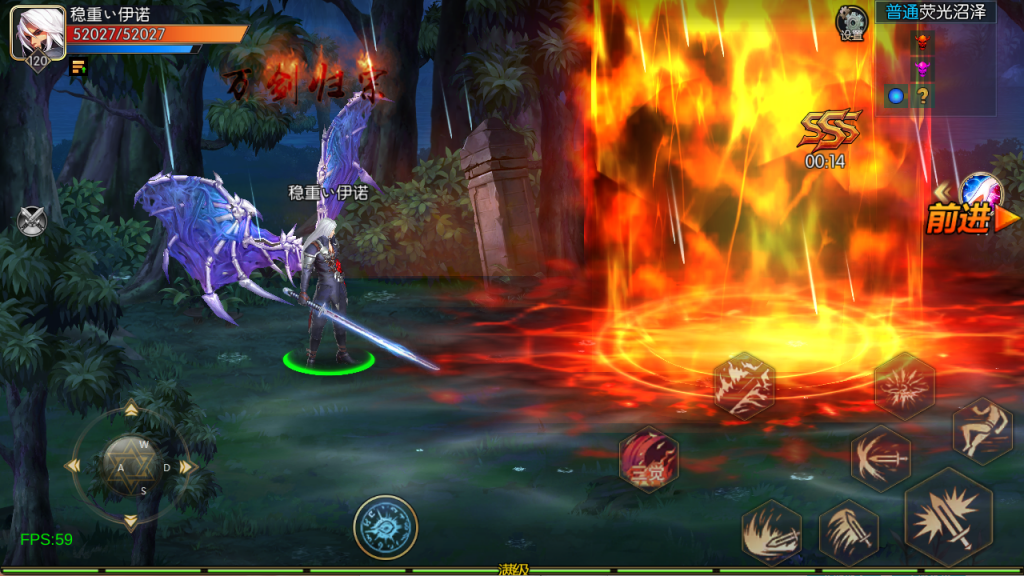The height and width of the screenshot is (576, 1024).
Task: Activate the 三觉 awakening skill
Action: [649, 460]
